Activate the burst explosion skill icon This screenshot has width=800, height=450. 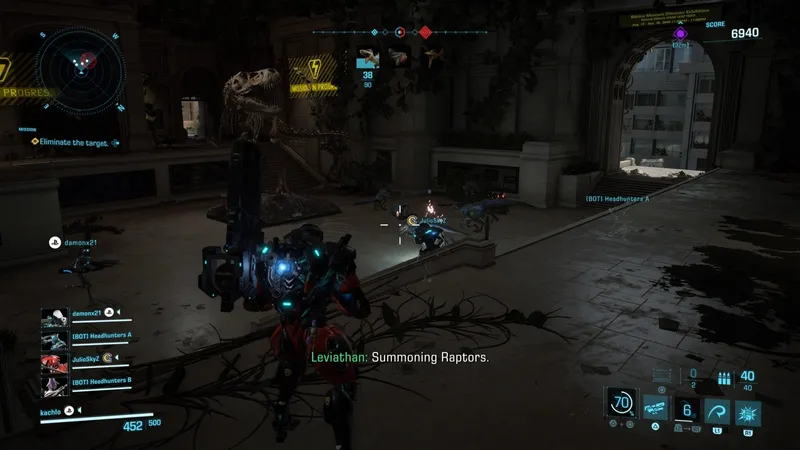[x=747, y=412]
